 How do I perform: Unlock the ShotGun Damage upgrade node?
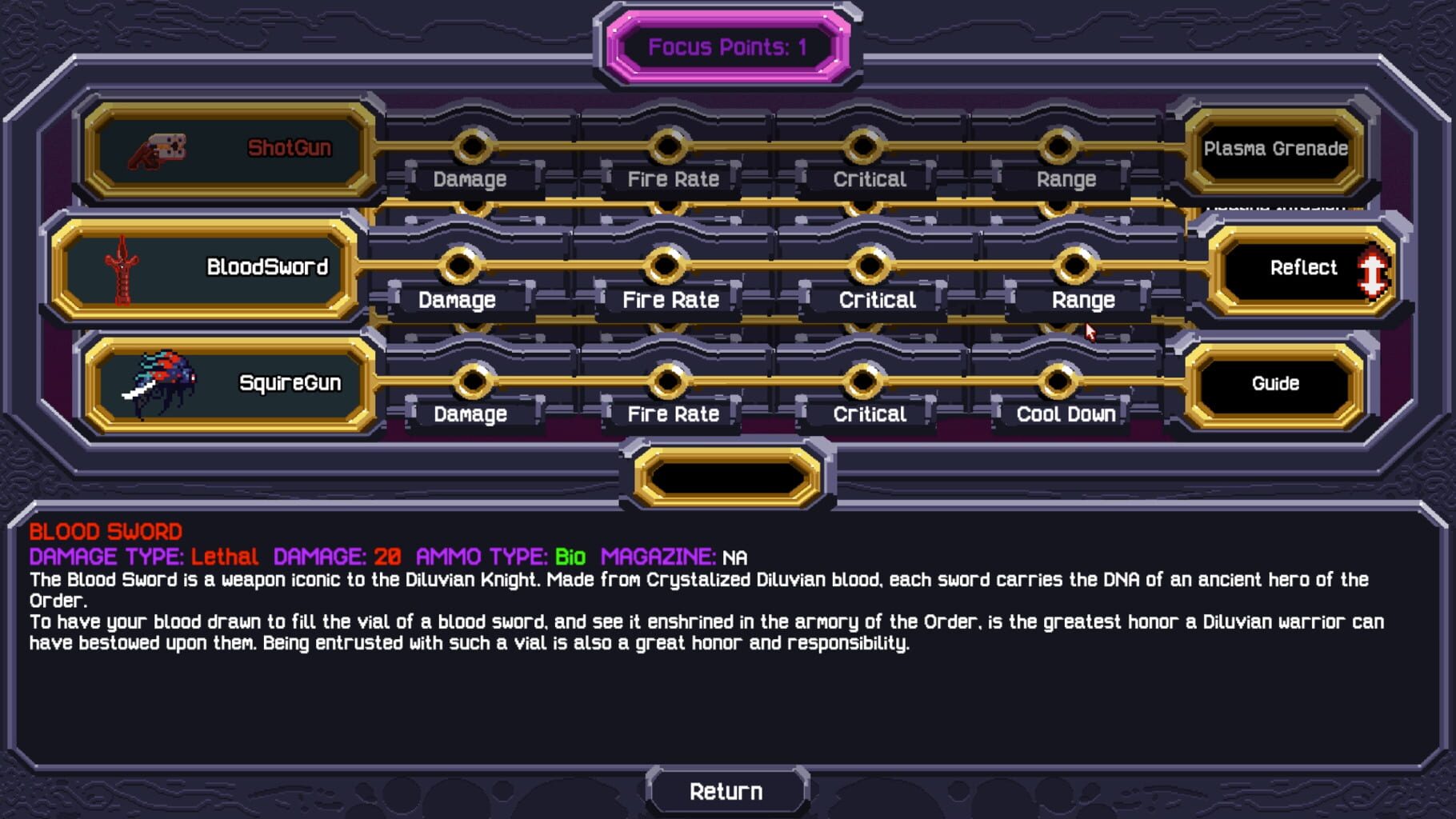point(474,146)
